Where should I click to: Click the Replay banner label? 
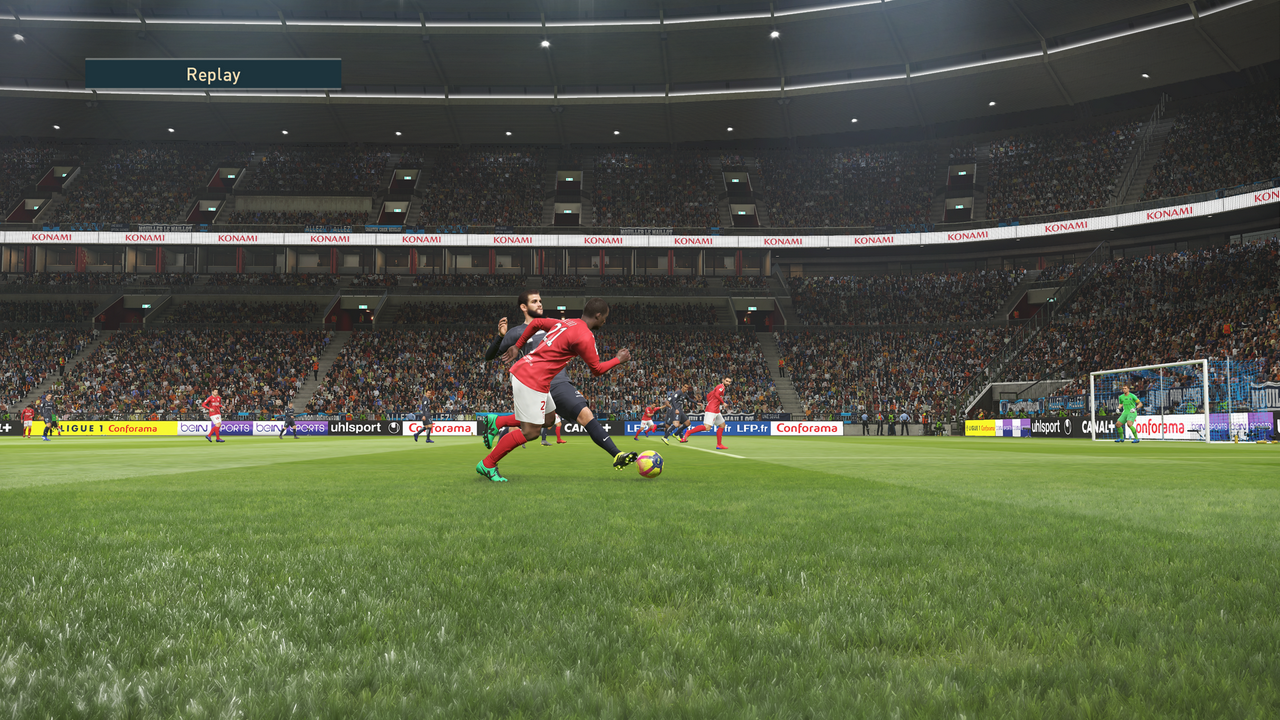tap(212, 74)
